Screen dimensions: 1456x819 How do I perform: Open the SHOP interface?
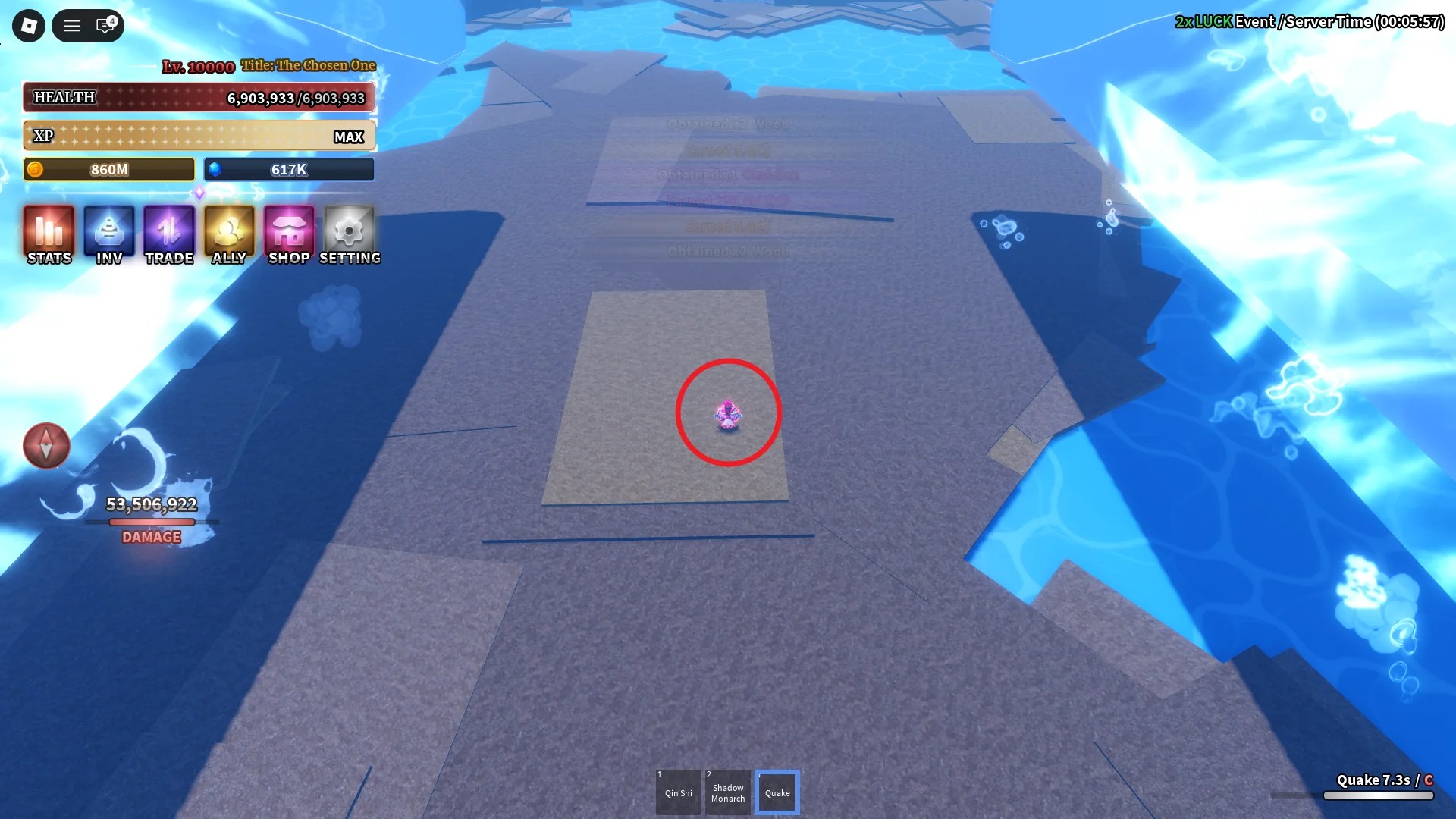288,235
